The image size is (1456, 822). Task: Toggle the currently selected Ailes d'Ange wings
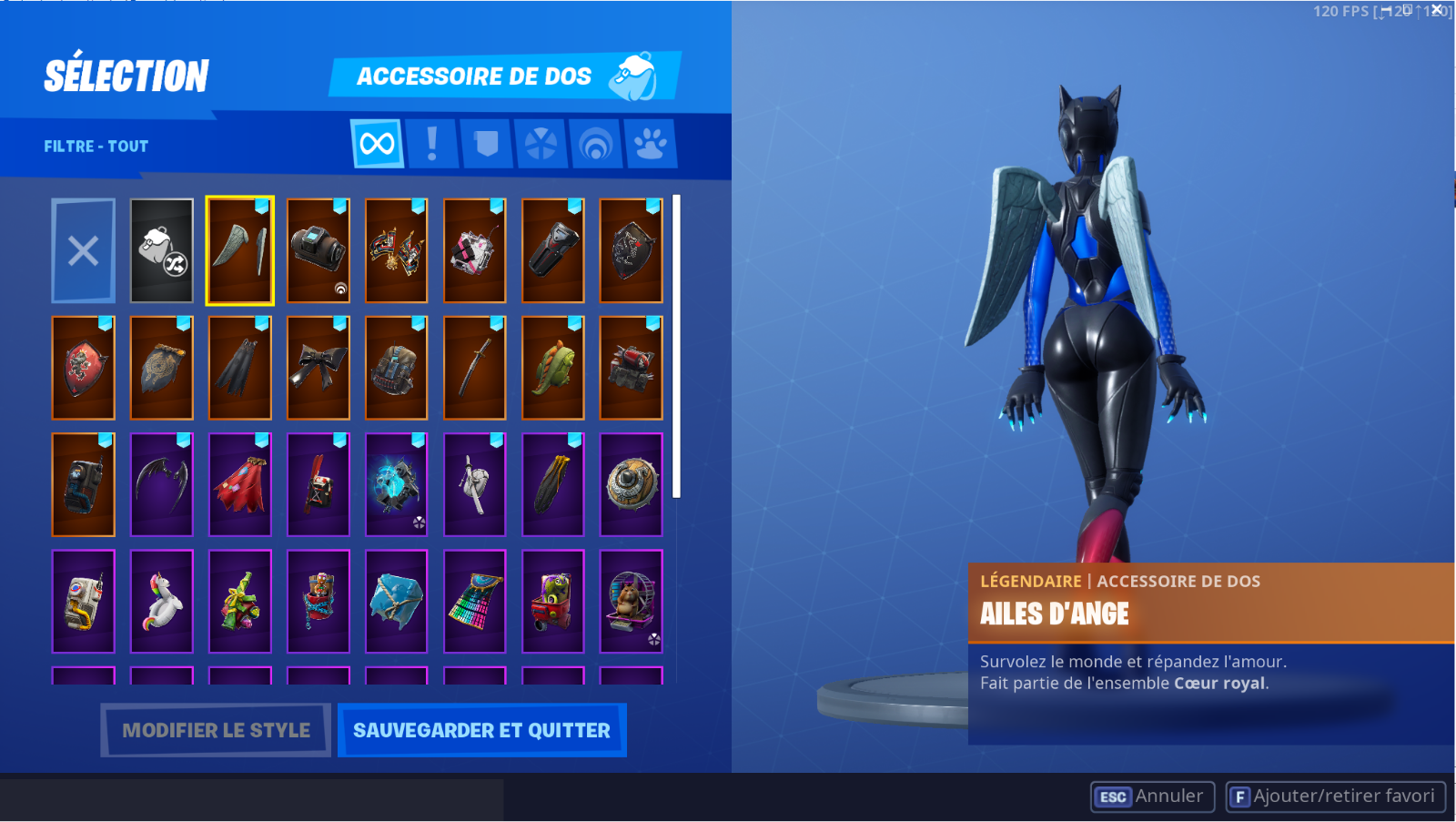coord(239,250)
